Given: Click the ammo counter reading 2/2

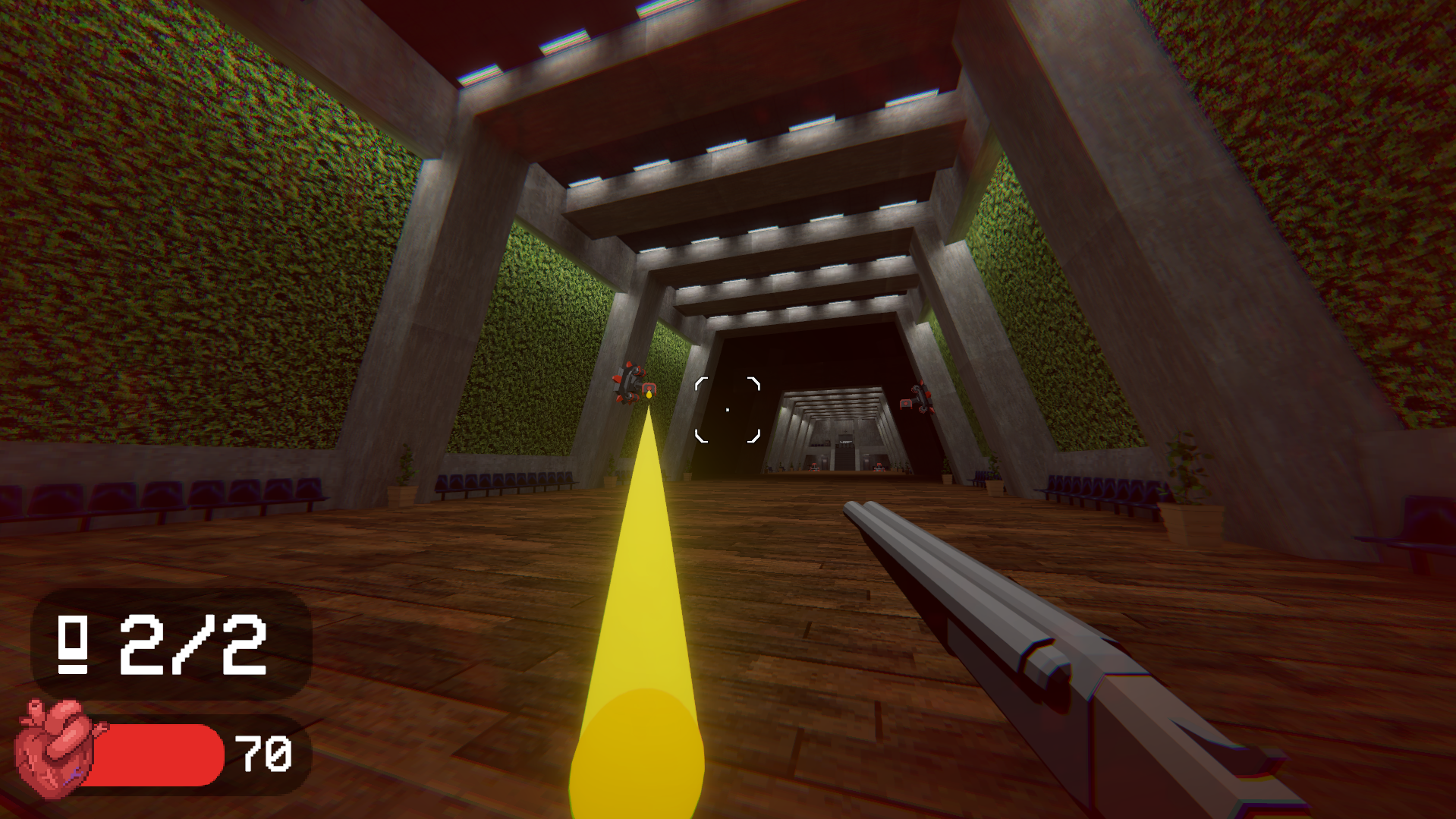Looking at the screenshot, I should (193, 647).
